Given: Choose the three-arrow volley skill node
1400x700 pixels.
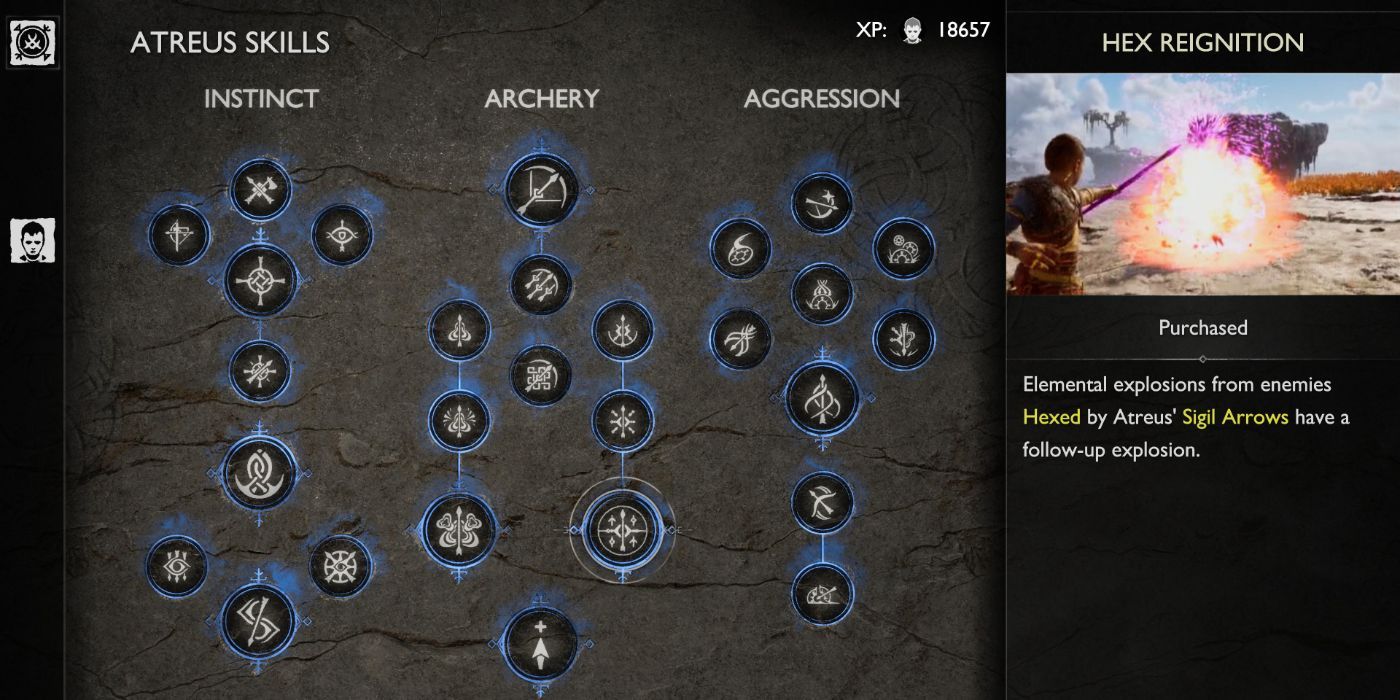Looking at the screenshot, I should click(540, 285).
